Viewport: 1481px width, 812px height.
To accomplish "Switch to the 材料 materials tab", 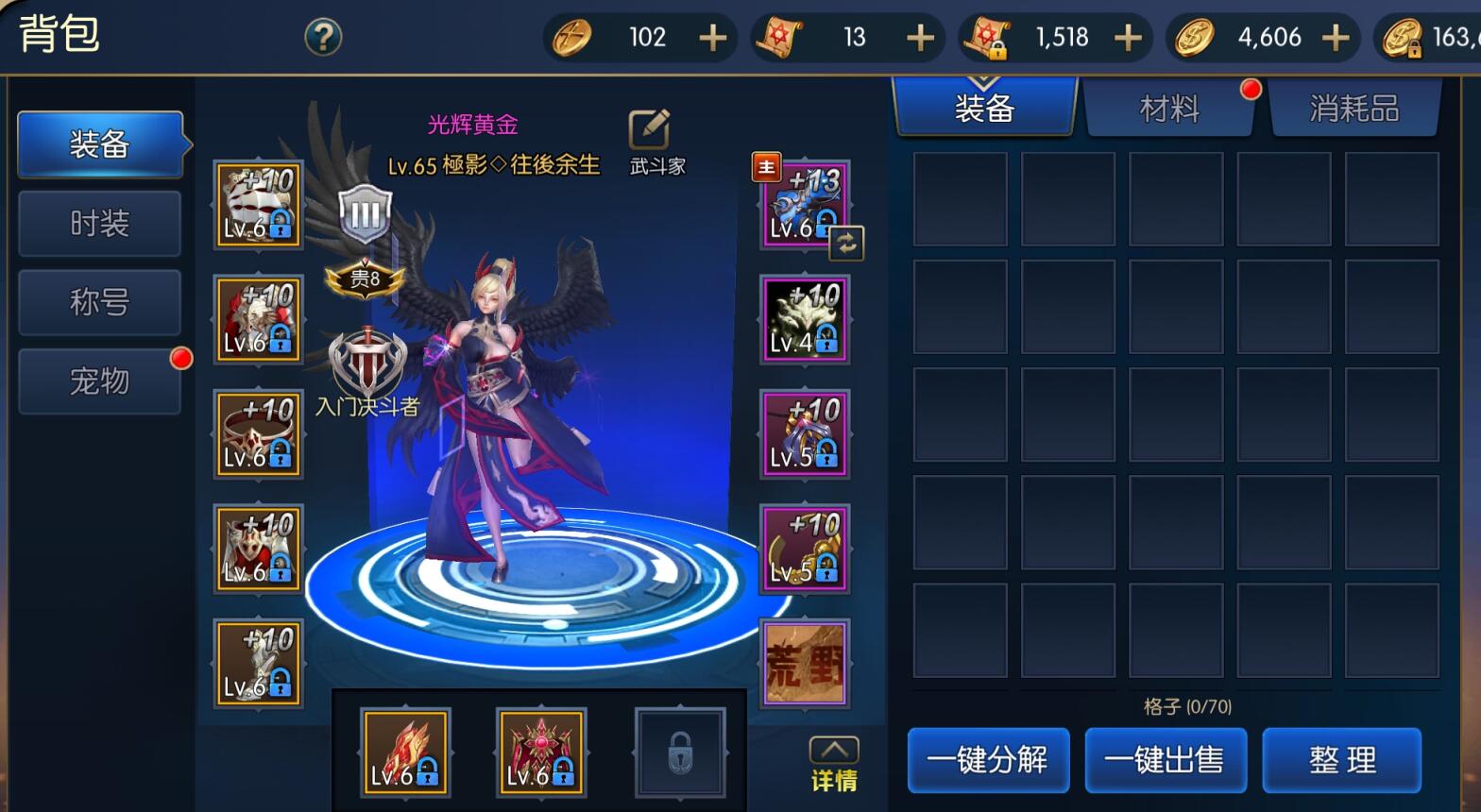I will pyautogui.click(x=1170, y=108).
